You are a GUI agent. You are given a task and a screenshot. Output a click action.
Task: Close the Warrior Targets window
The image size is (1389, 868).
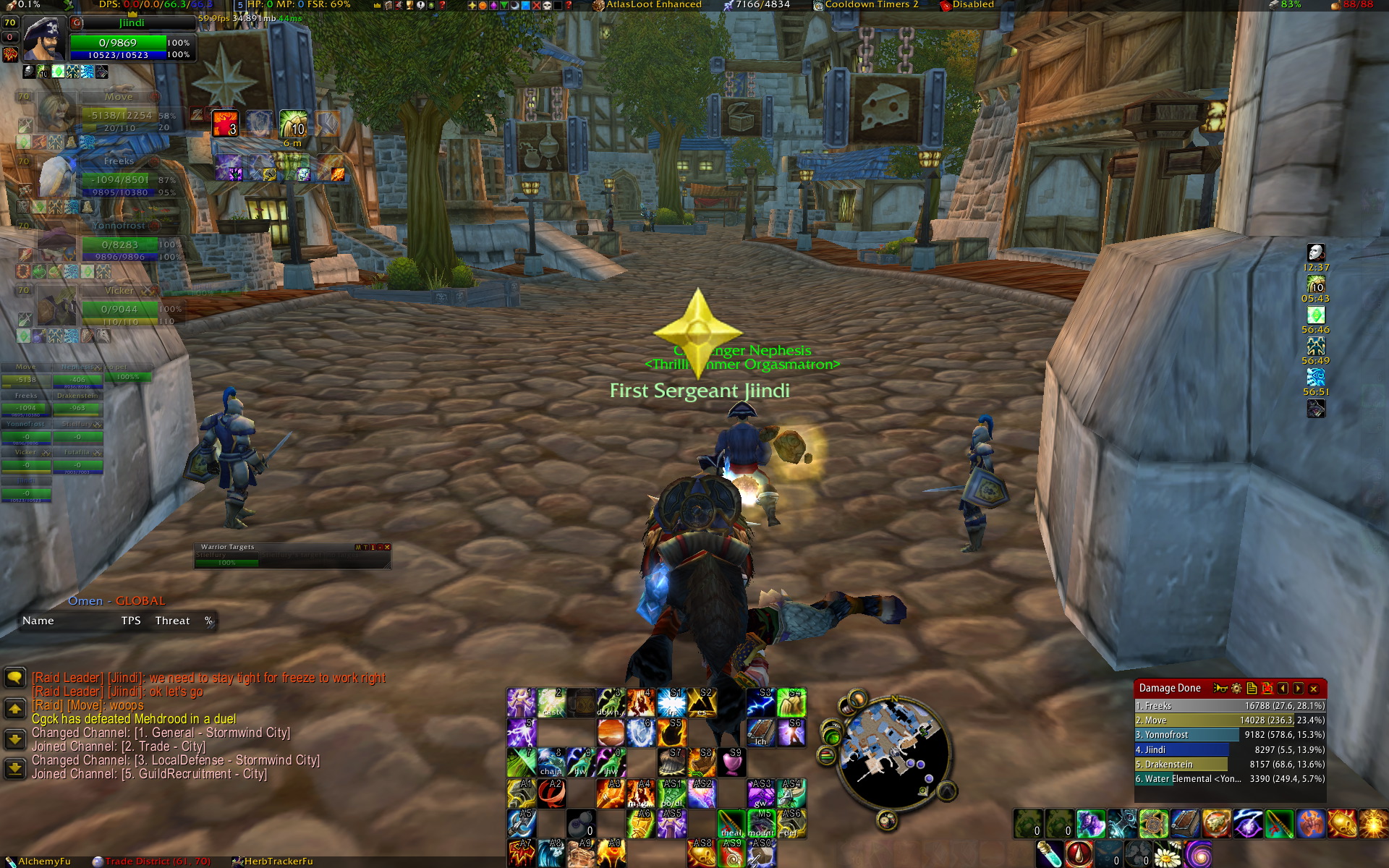(387, 547)
